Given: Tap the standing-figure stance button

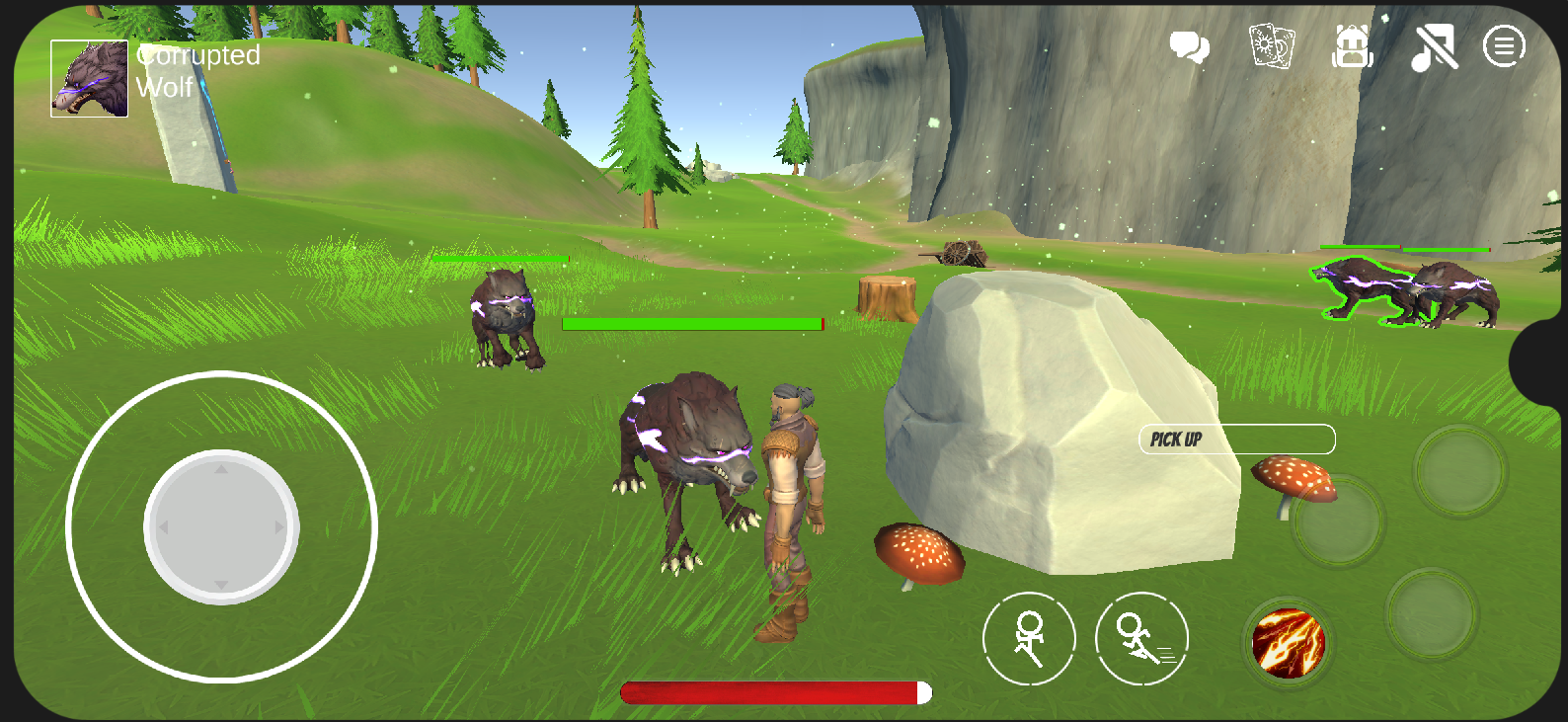Looking at the screenshot, I should (x=1029, y=639).
